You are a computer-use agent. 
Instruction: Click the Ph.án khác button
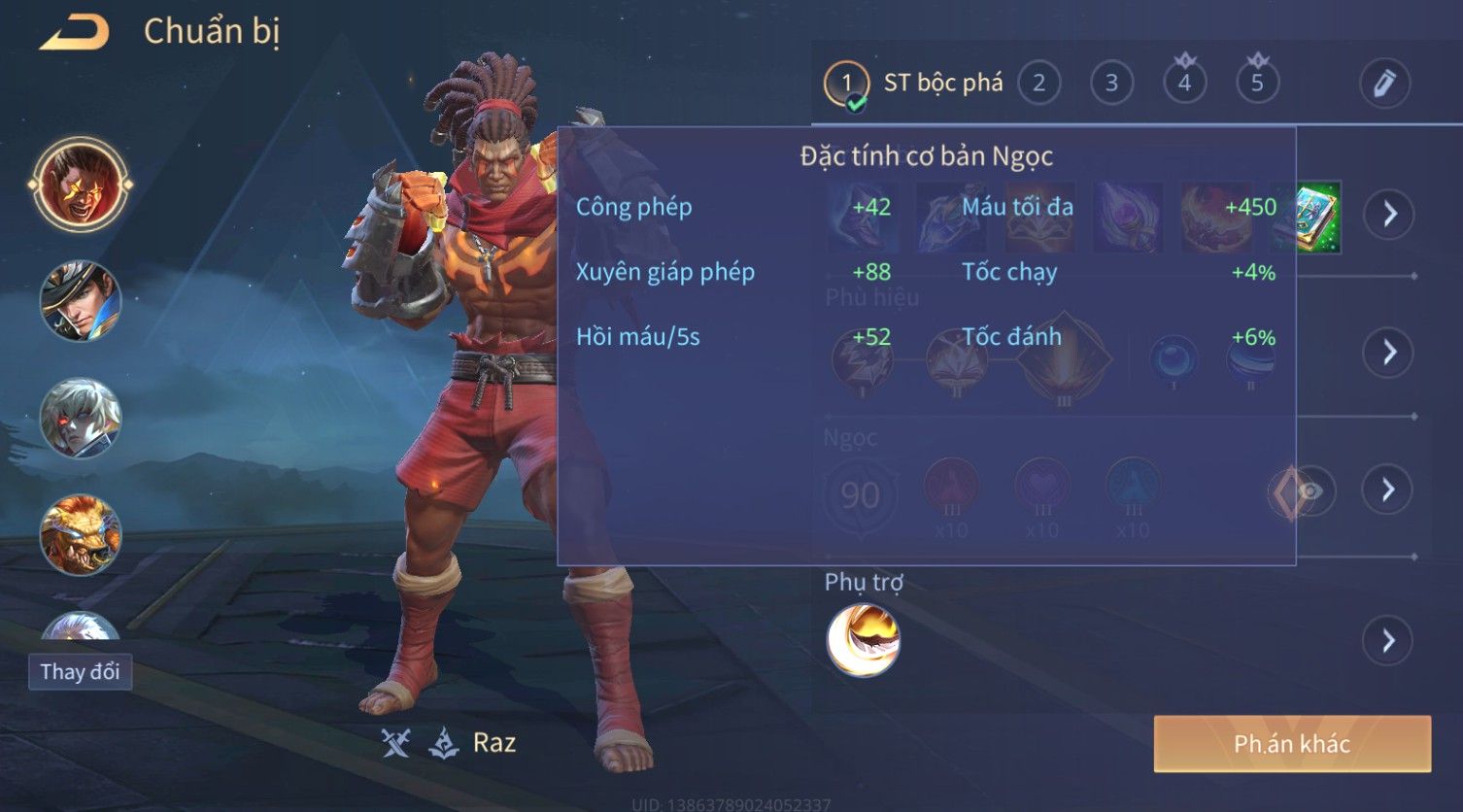[x=1292, y=744]
